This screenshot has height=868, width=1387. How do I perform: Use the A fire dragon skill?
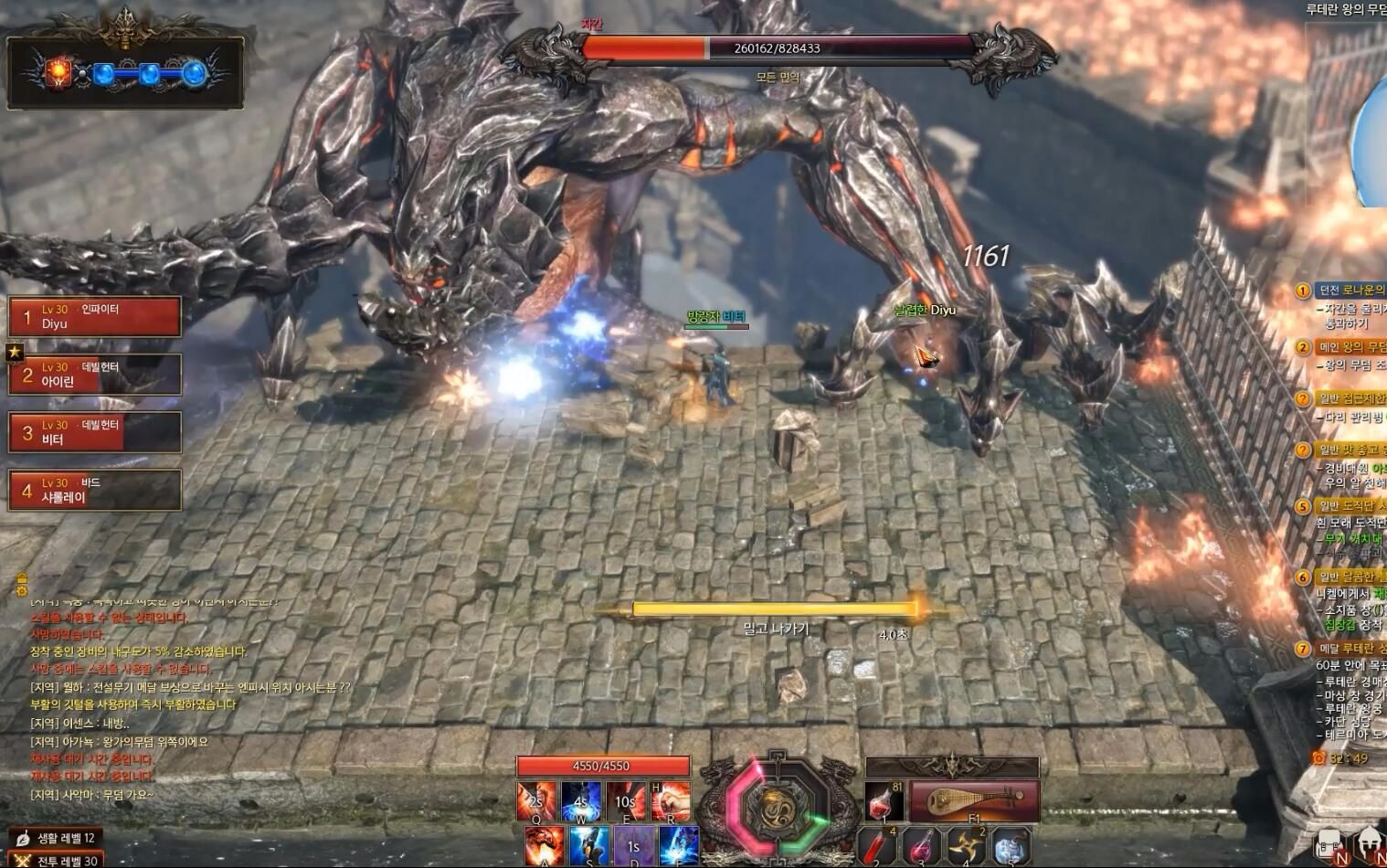[545, 845]
